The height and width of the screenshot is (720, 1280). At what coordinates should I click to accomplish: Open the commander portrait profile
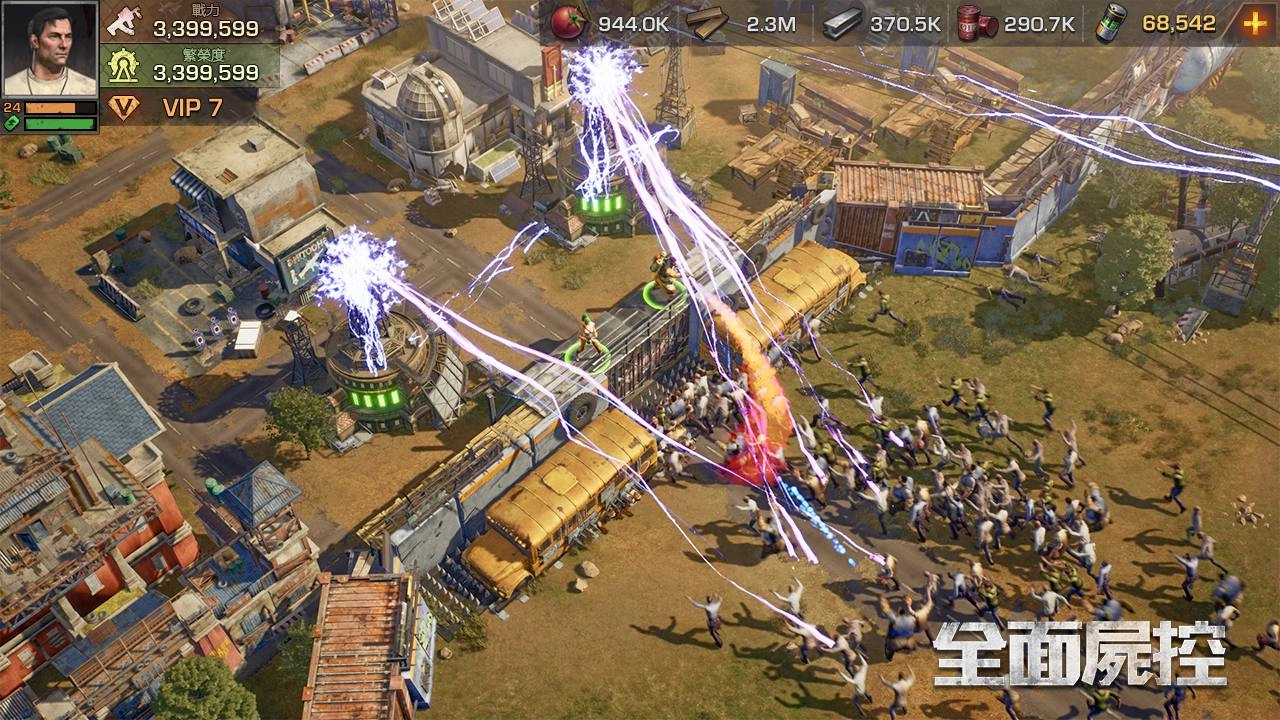50,48
